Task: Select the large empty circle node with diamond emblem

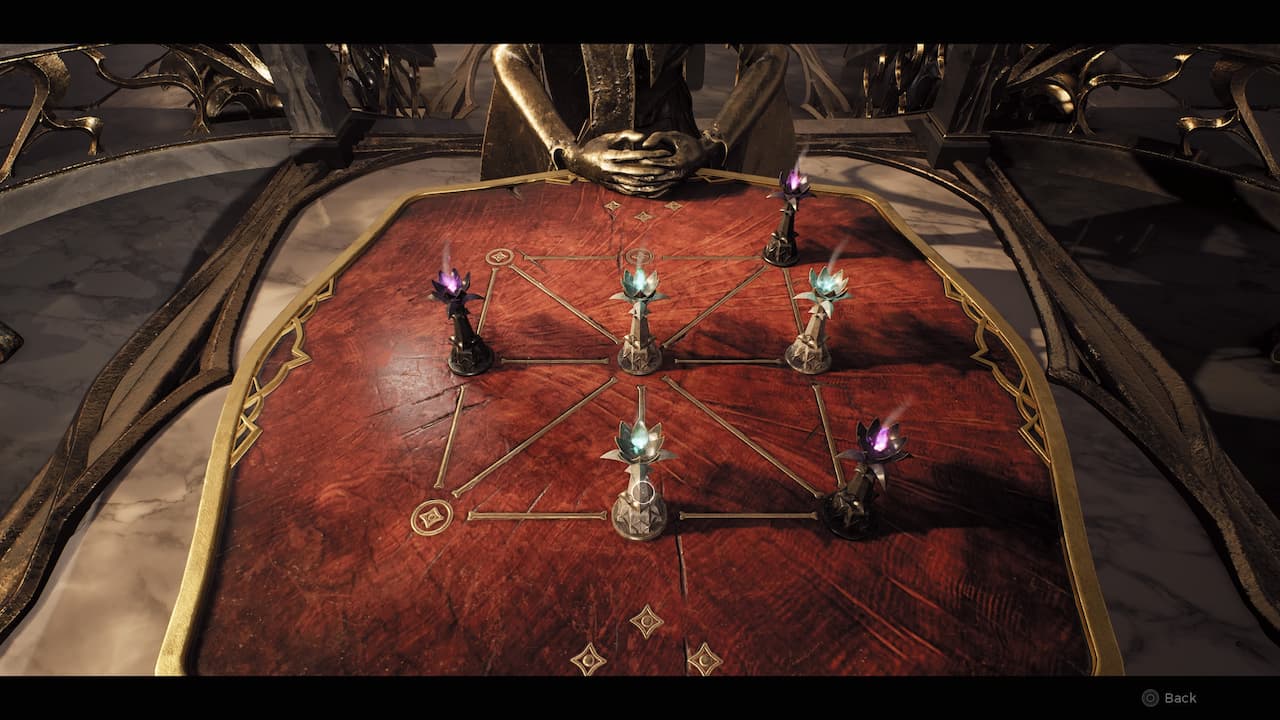Action: (x=431, y=517)
